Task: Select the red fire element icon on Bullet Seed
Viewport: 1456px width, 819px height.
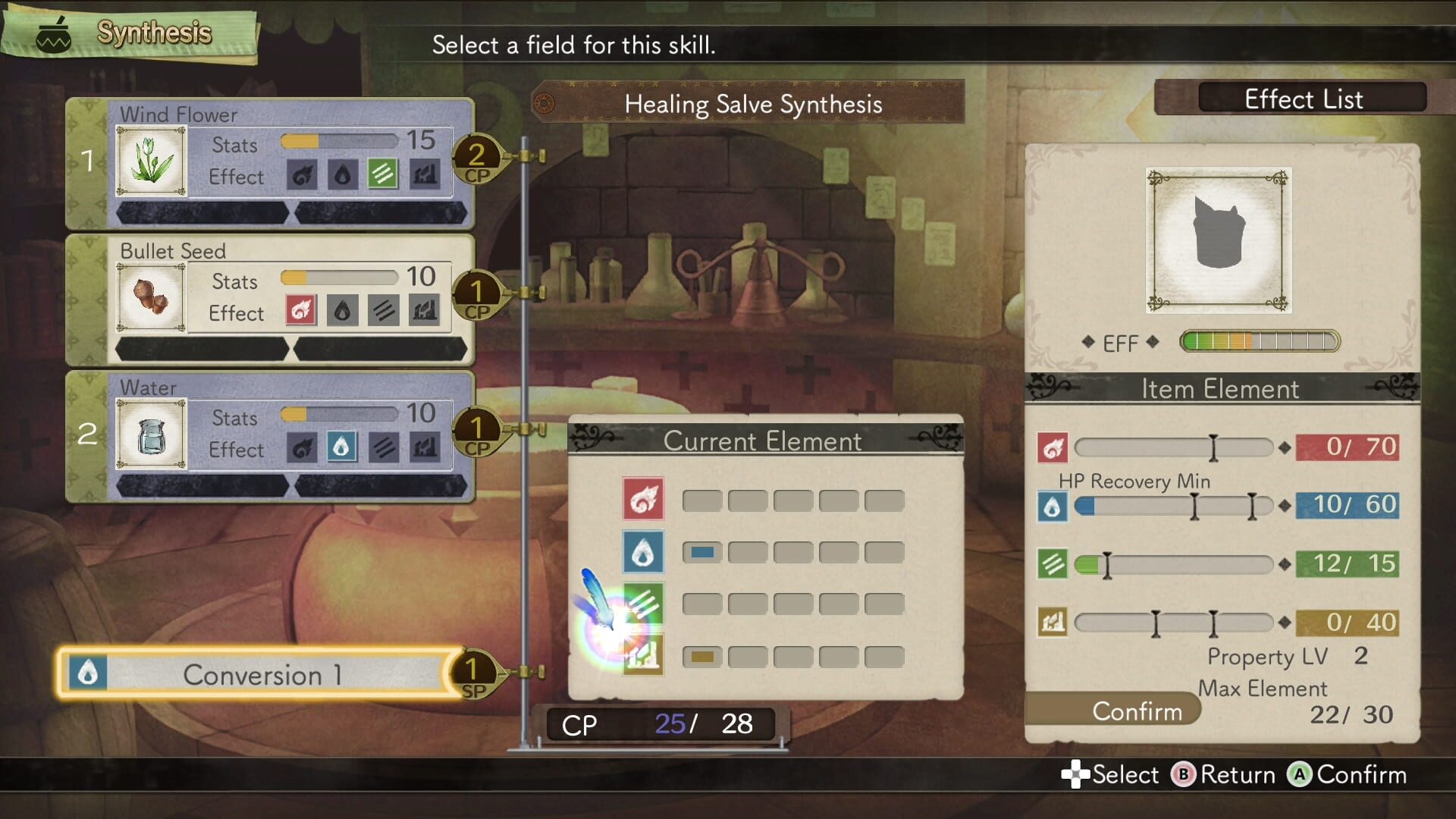Action: [x=300, y=309]
